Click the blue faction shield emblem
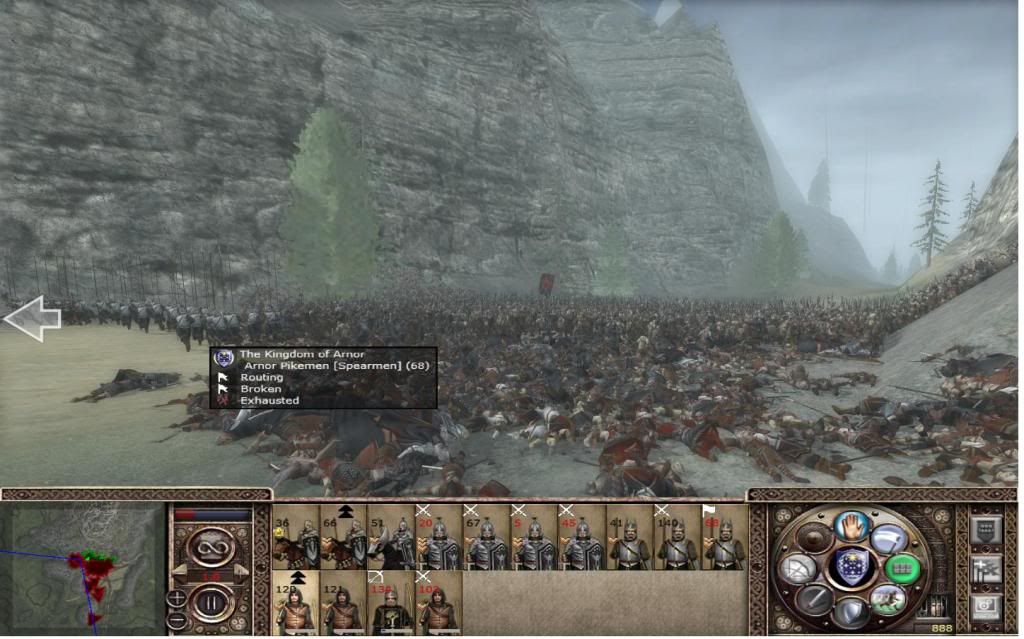Screen dimensions: 1024x639 click(852, 568)
